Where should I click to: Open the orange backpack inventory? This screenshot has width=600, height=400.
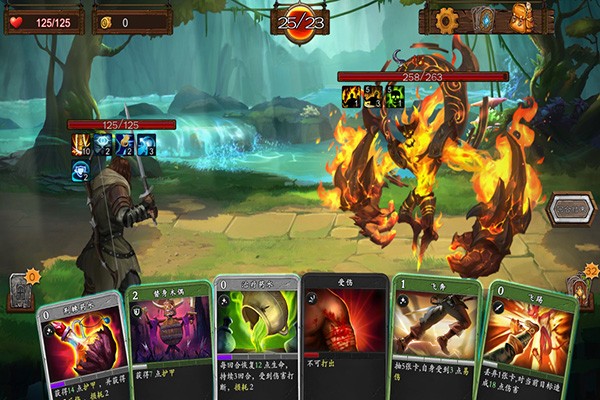coord(521,18)
